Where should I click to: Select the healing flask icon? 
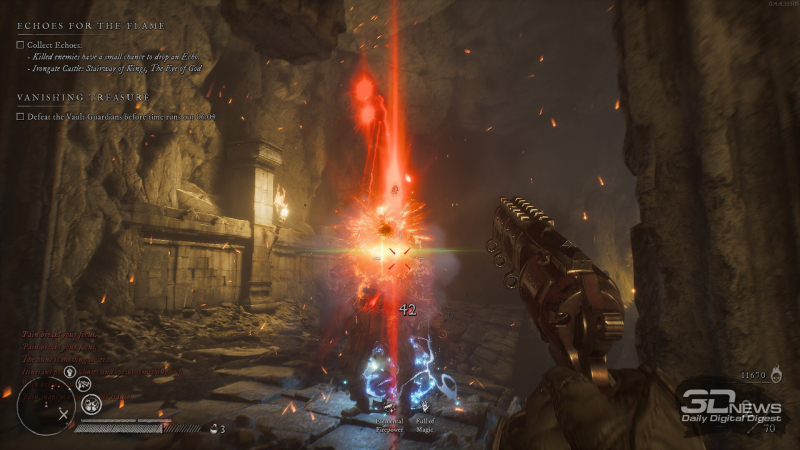(213, 428)
